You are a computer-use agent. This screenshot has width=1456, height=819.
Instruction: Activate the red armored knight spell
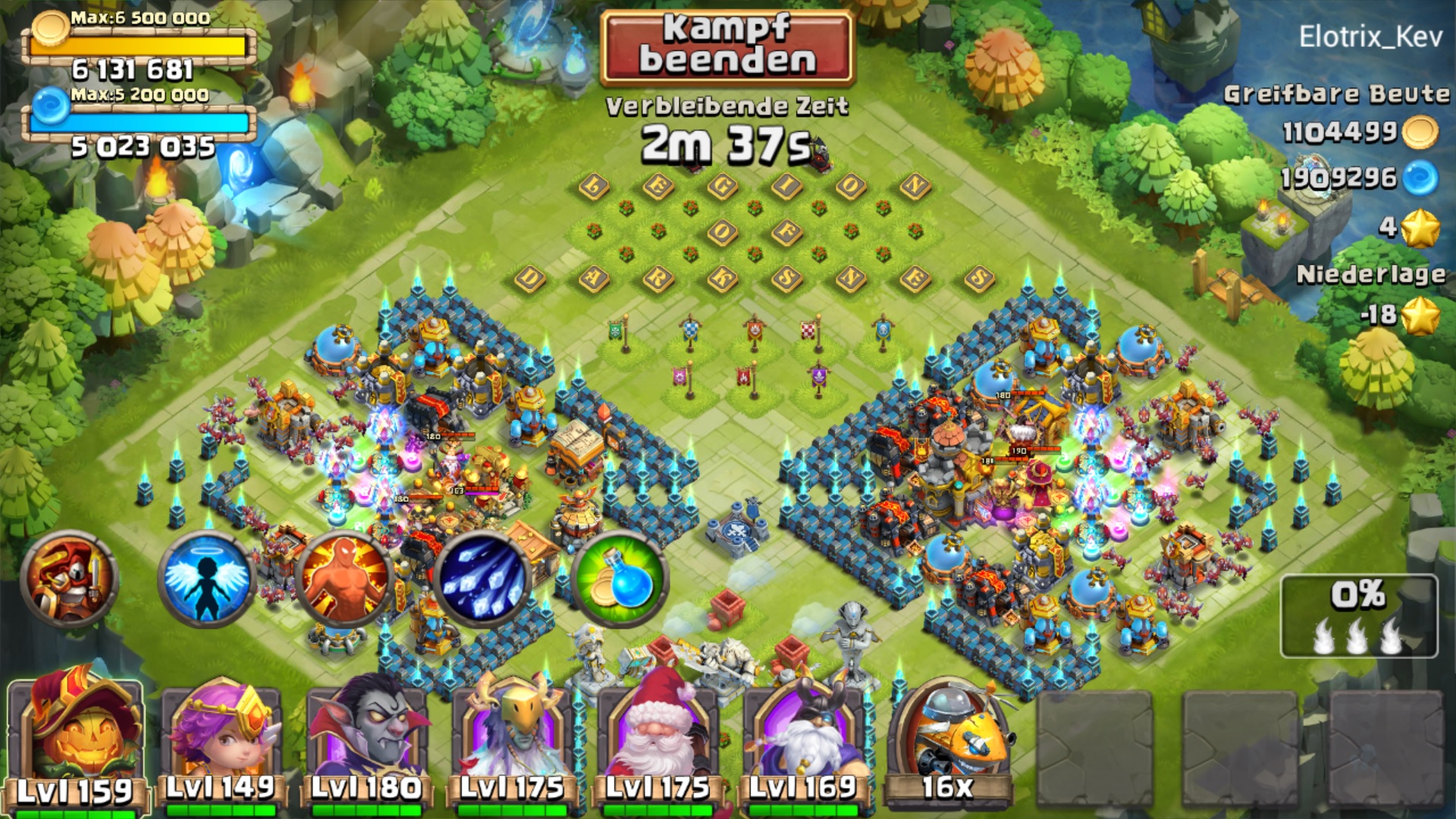point(69,580)
